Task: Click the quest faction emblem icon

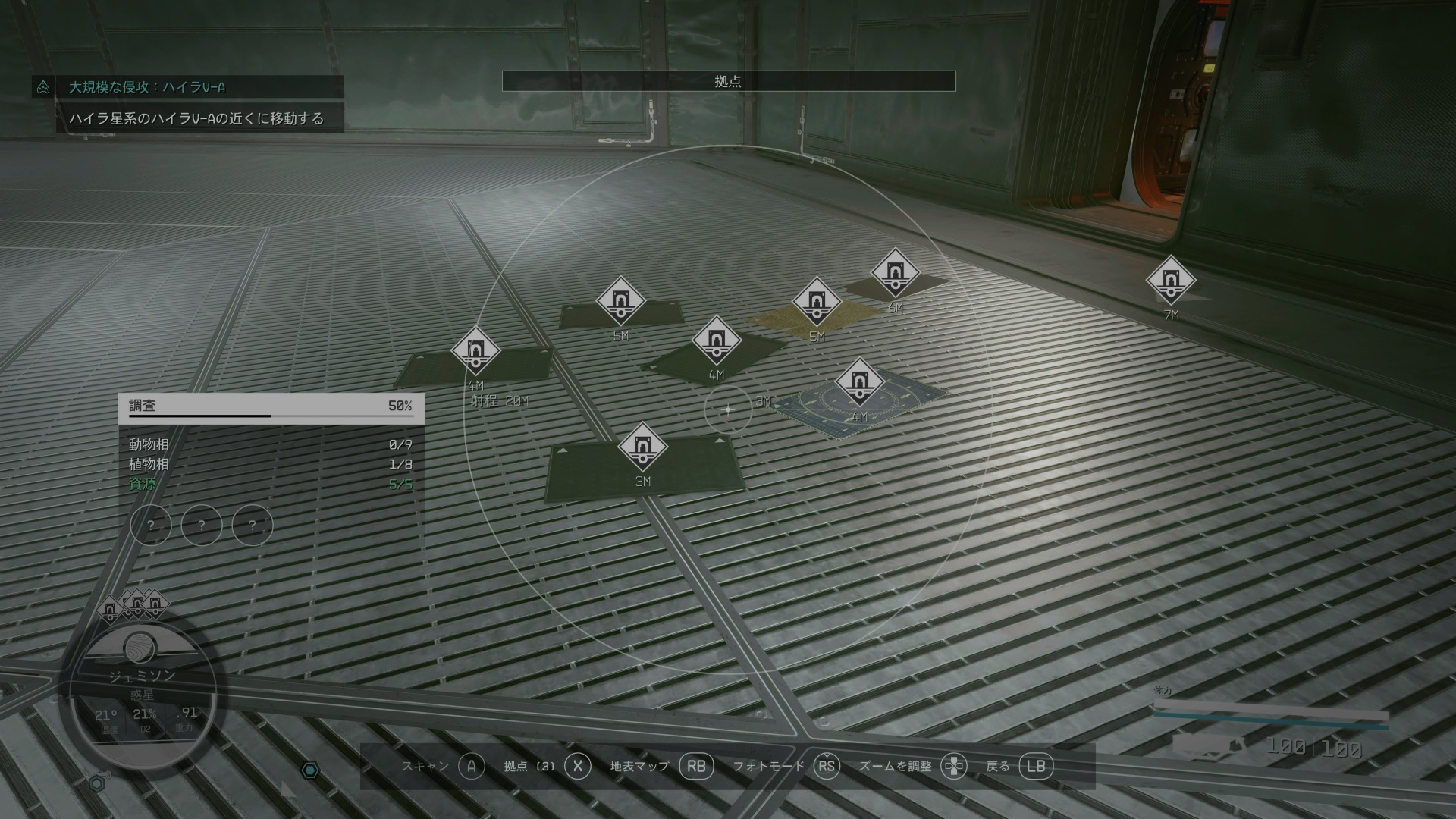Action: pos(43,87)
